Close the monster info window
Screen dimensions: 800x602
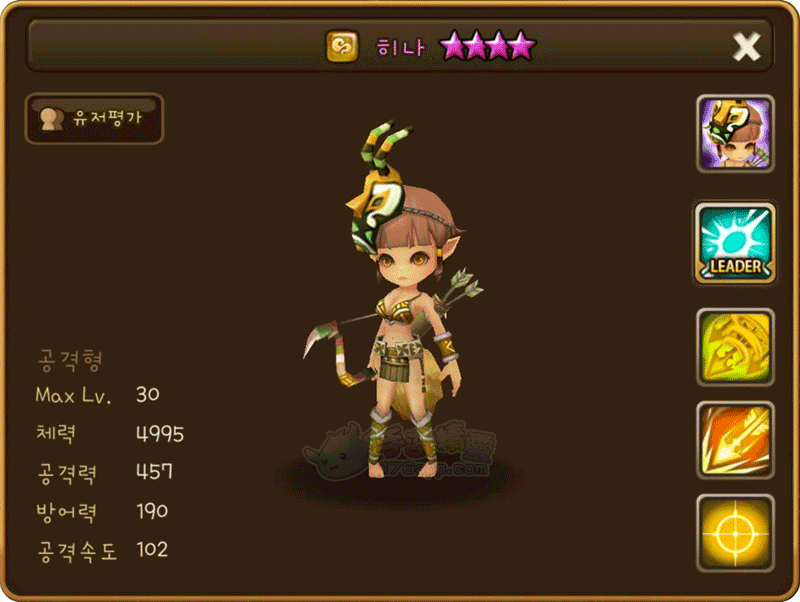747,46
